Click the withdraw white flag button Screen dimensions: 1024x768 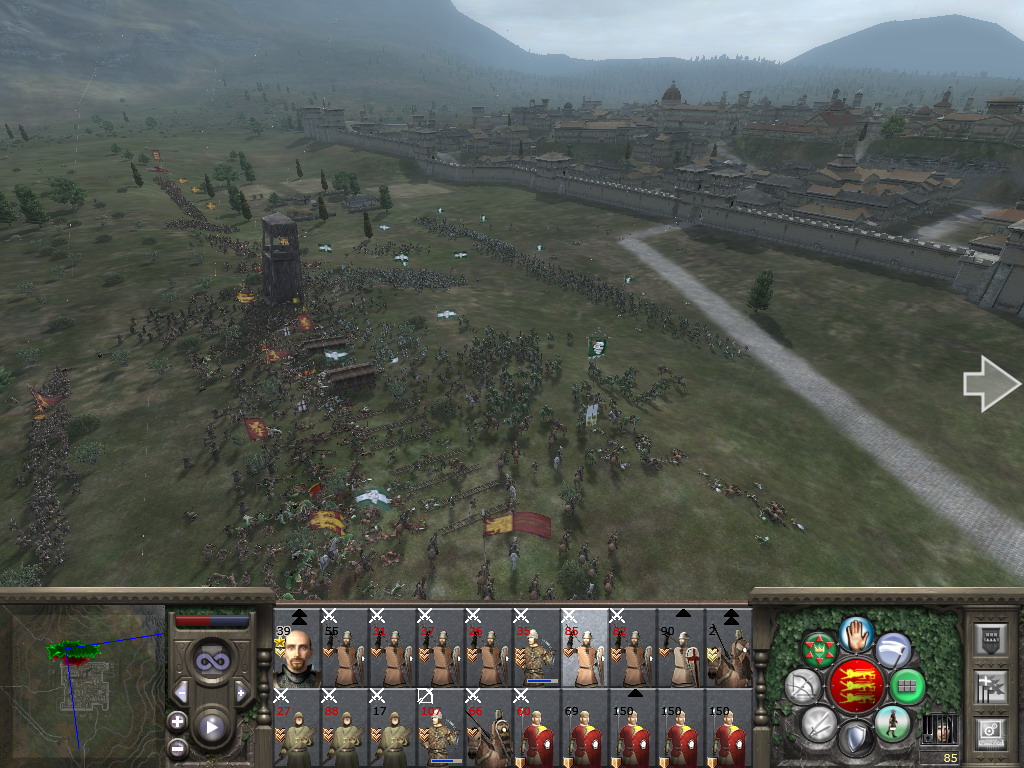(892, 650)
